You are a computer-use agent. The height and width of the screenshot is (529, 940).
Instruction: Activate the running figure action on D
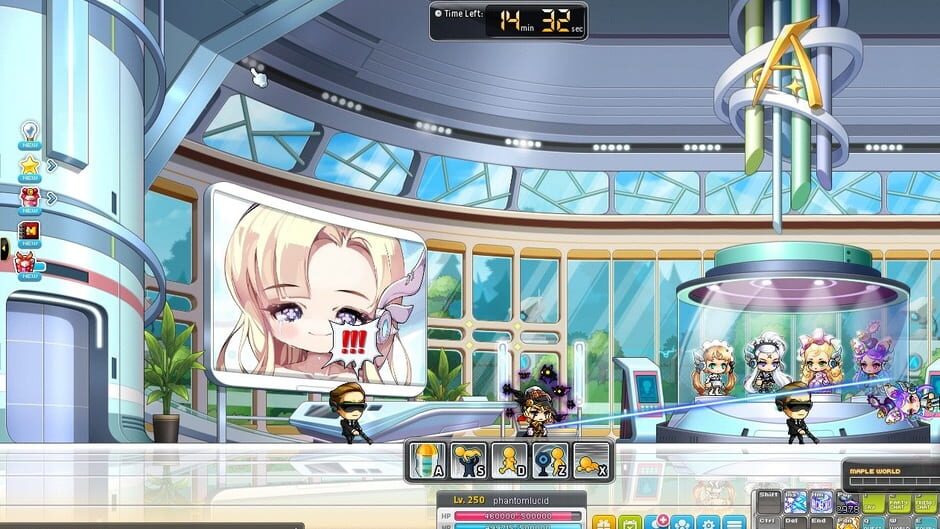coord(509,461)
